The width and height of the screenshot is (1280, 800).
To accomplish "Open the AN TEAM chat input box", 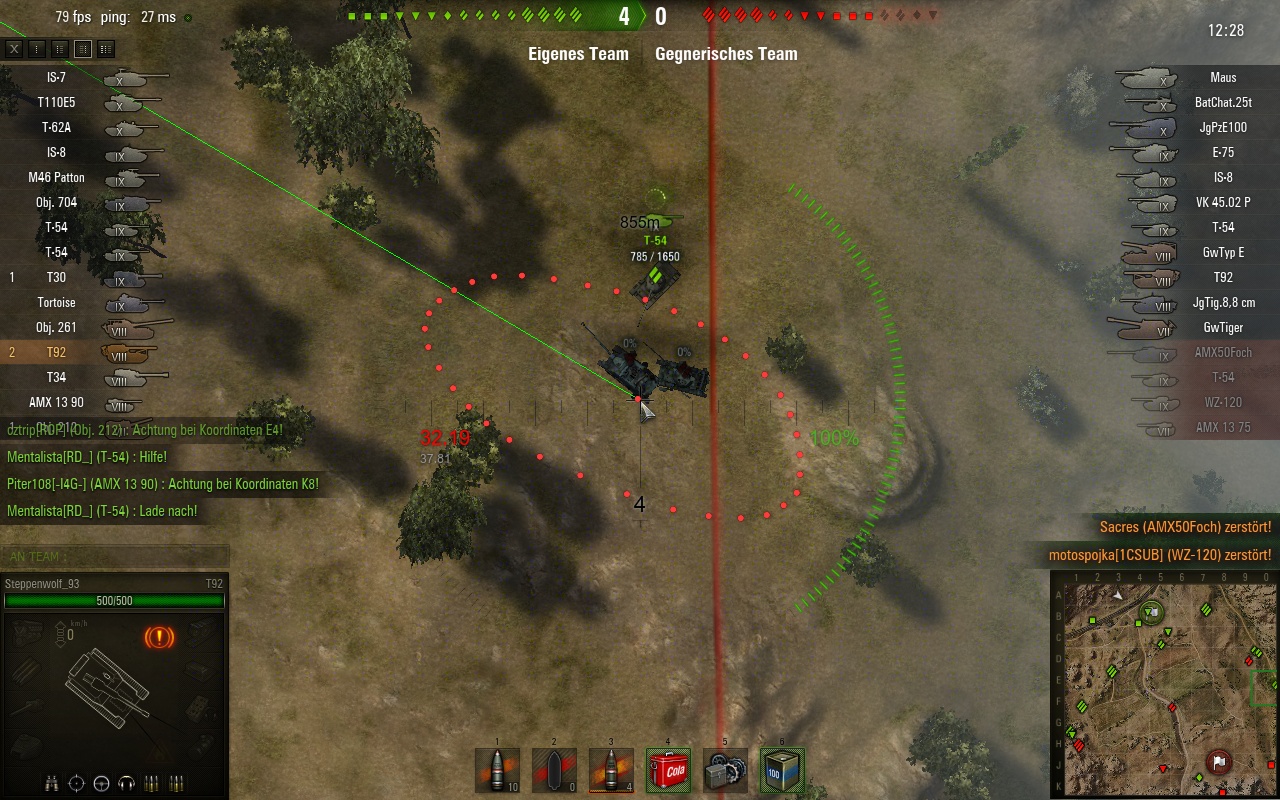I will pyautogui.click(x=114, y=556).
